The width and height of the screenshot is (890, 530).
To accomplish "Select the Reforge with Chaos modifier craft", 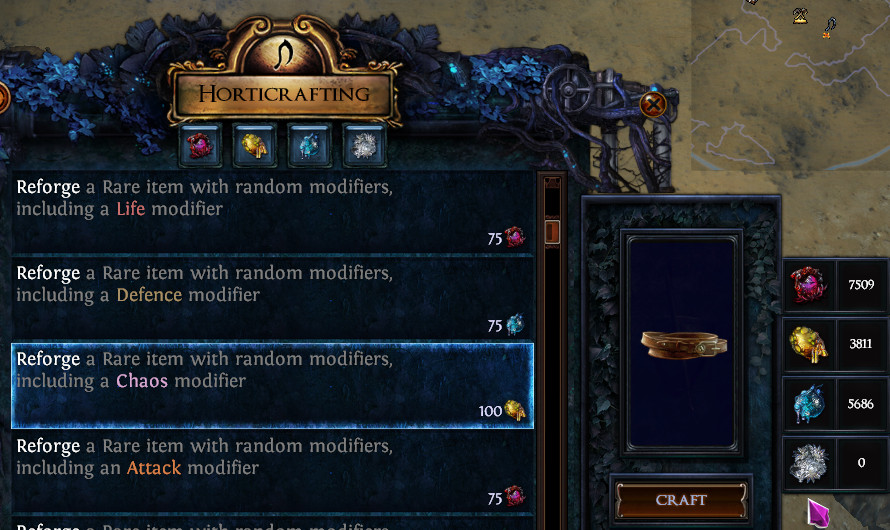I will tap(272, 385).
